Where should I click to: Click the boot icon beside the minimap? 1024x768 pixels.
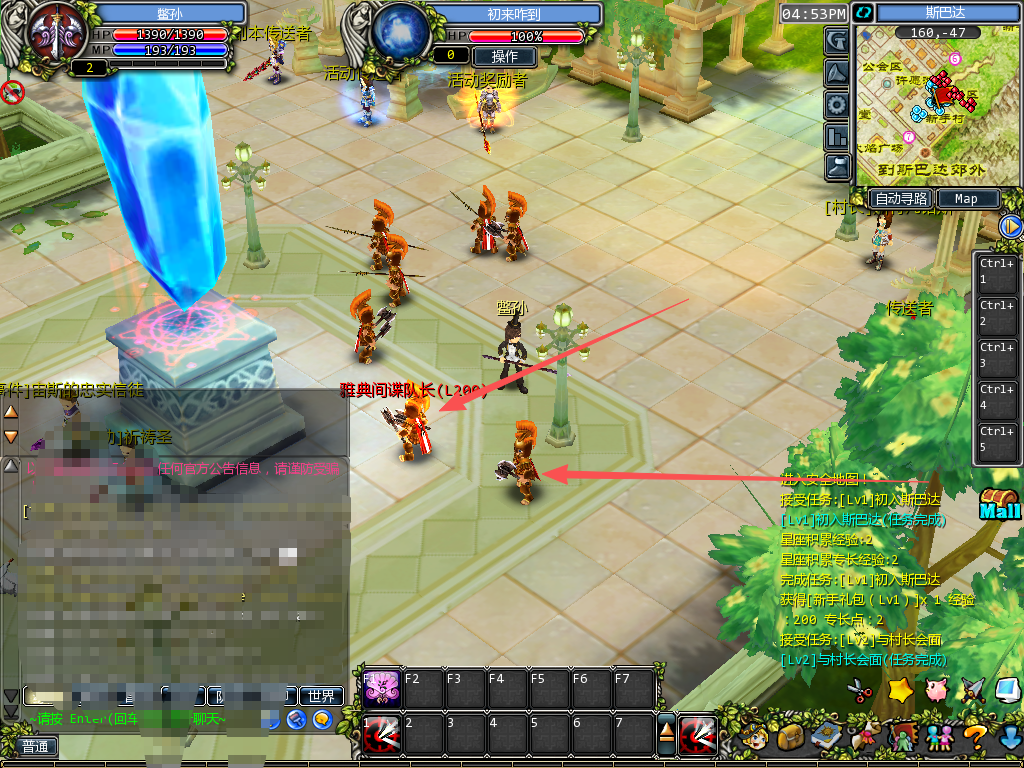[x=837, y=166]
